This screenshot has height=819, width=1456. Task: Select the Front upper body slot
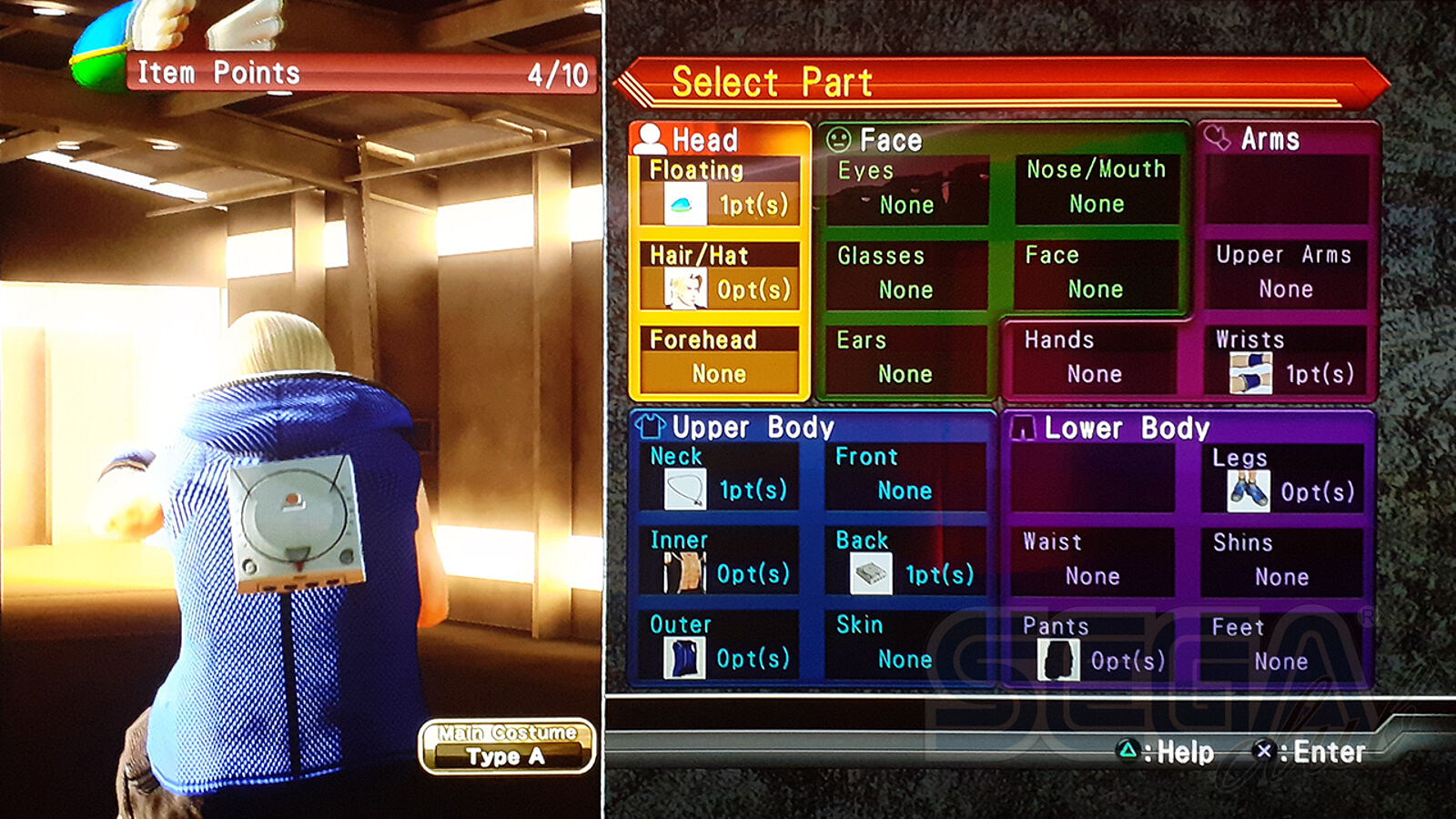pyautogui.click(x=906, y=476)
